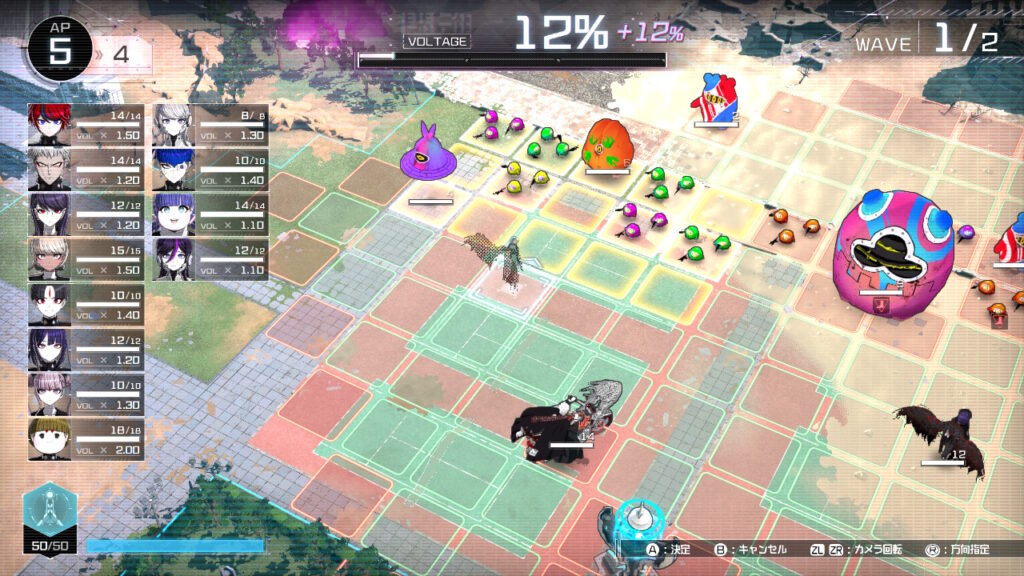This screenshot has width=1024, height=576.
Task: Select the red-haired character portrait
Action: pos(48,125)
